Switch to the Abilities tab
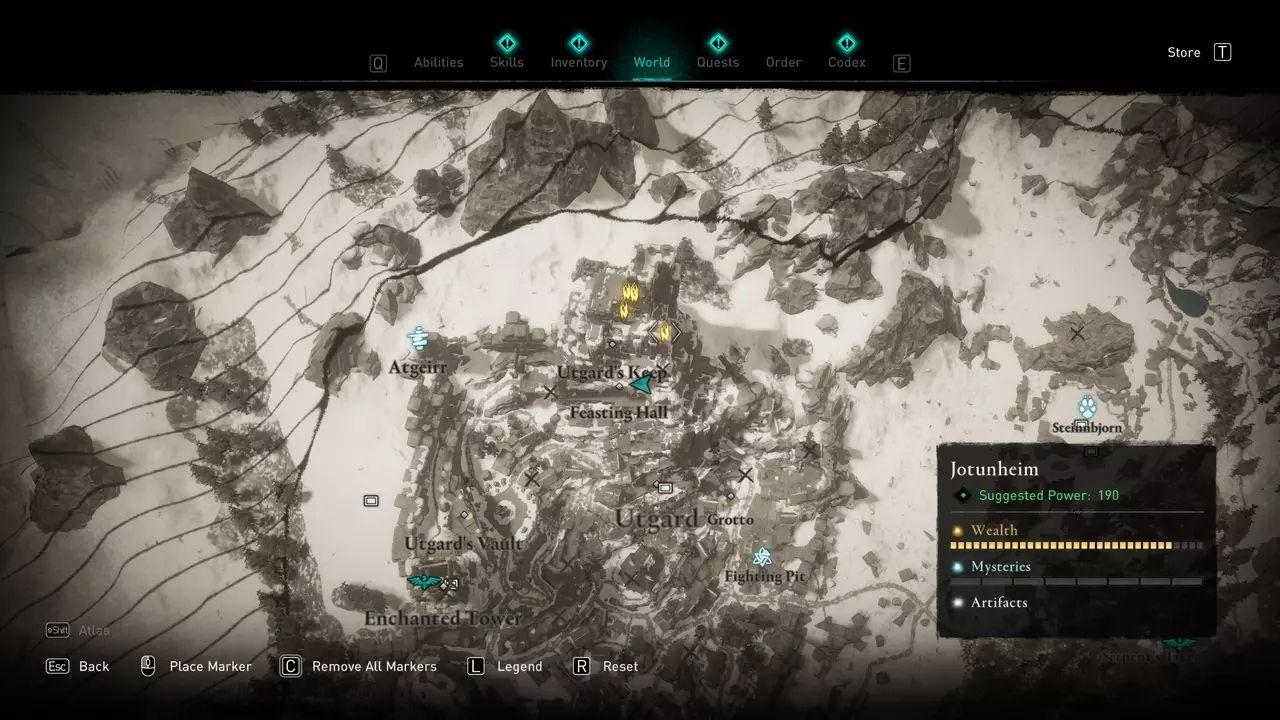The height and width of the screenshot is (720, 1280). click(438, 62)
